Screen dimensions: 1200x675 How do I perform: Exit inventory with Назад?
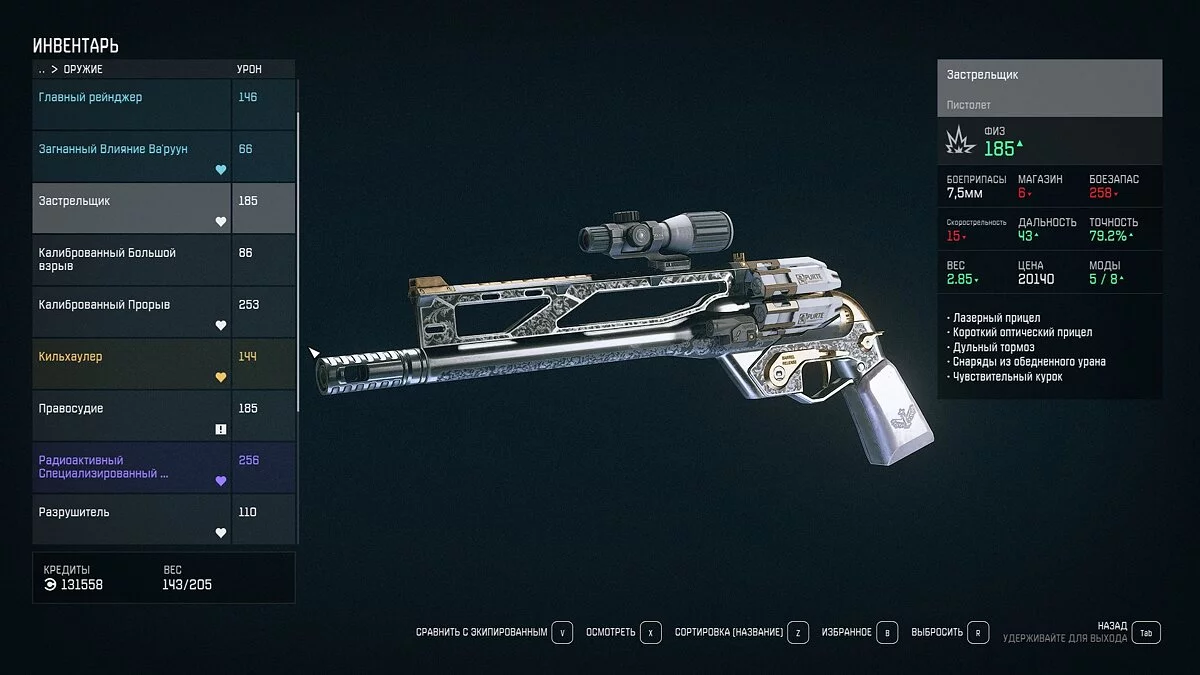[x=1128, y=632]
